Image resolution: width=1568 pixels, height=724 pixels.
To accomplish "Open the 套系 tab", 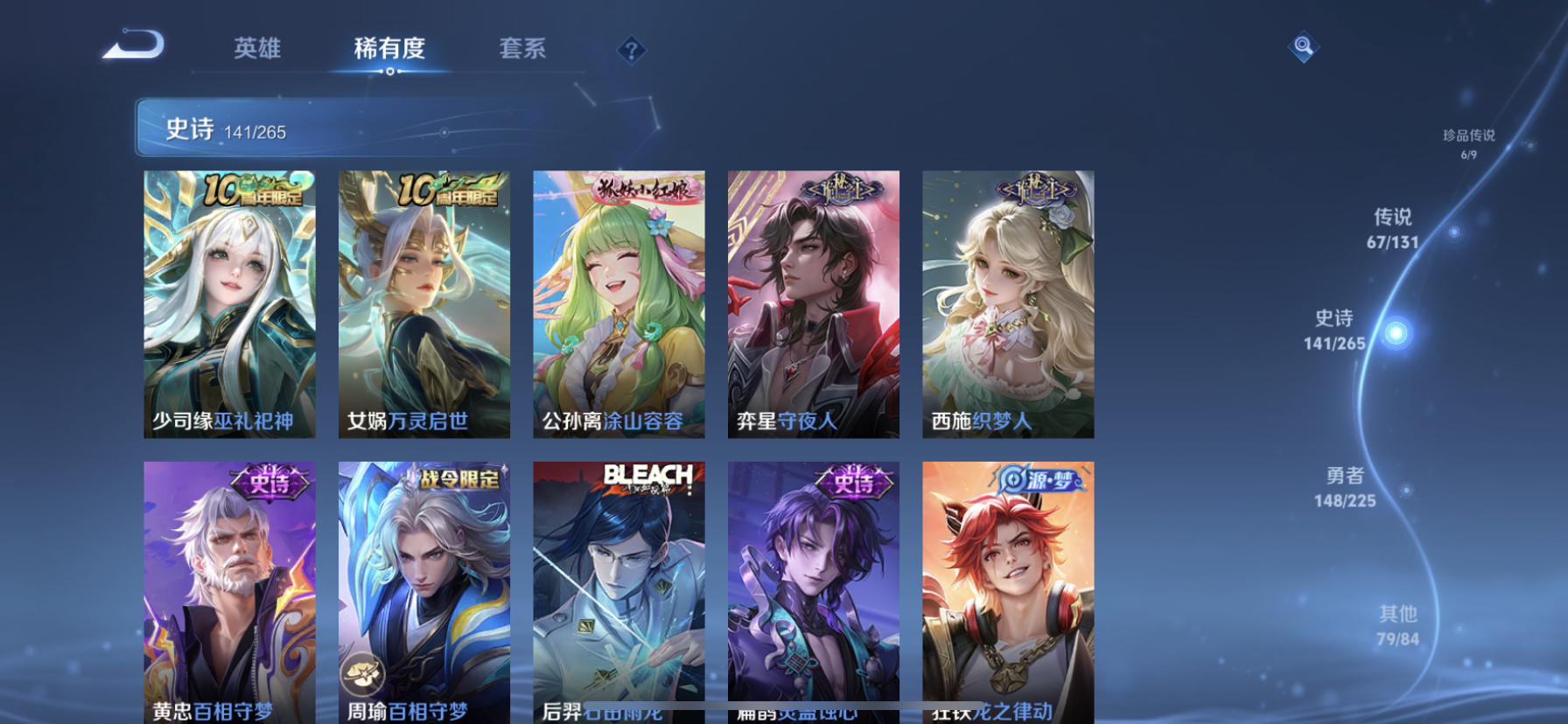I will coord(522,48).
